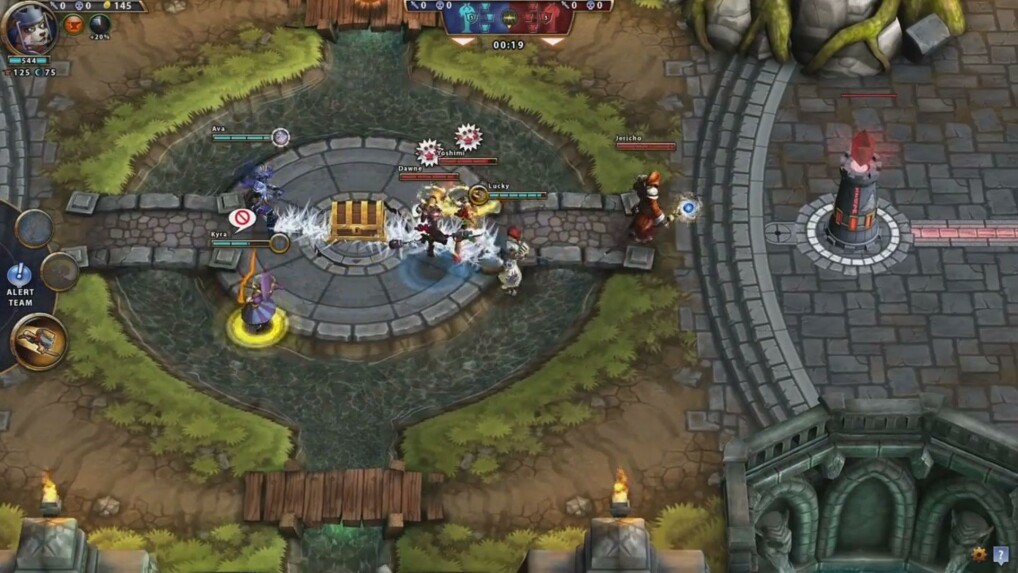The height and width of the screenshot is (573, 1018).
Task: Select the dark orb +20% buff icon
Action: point(100,25)
